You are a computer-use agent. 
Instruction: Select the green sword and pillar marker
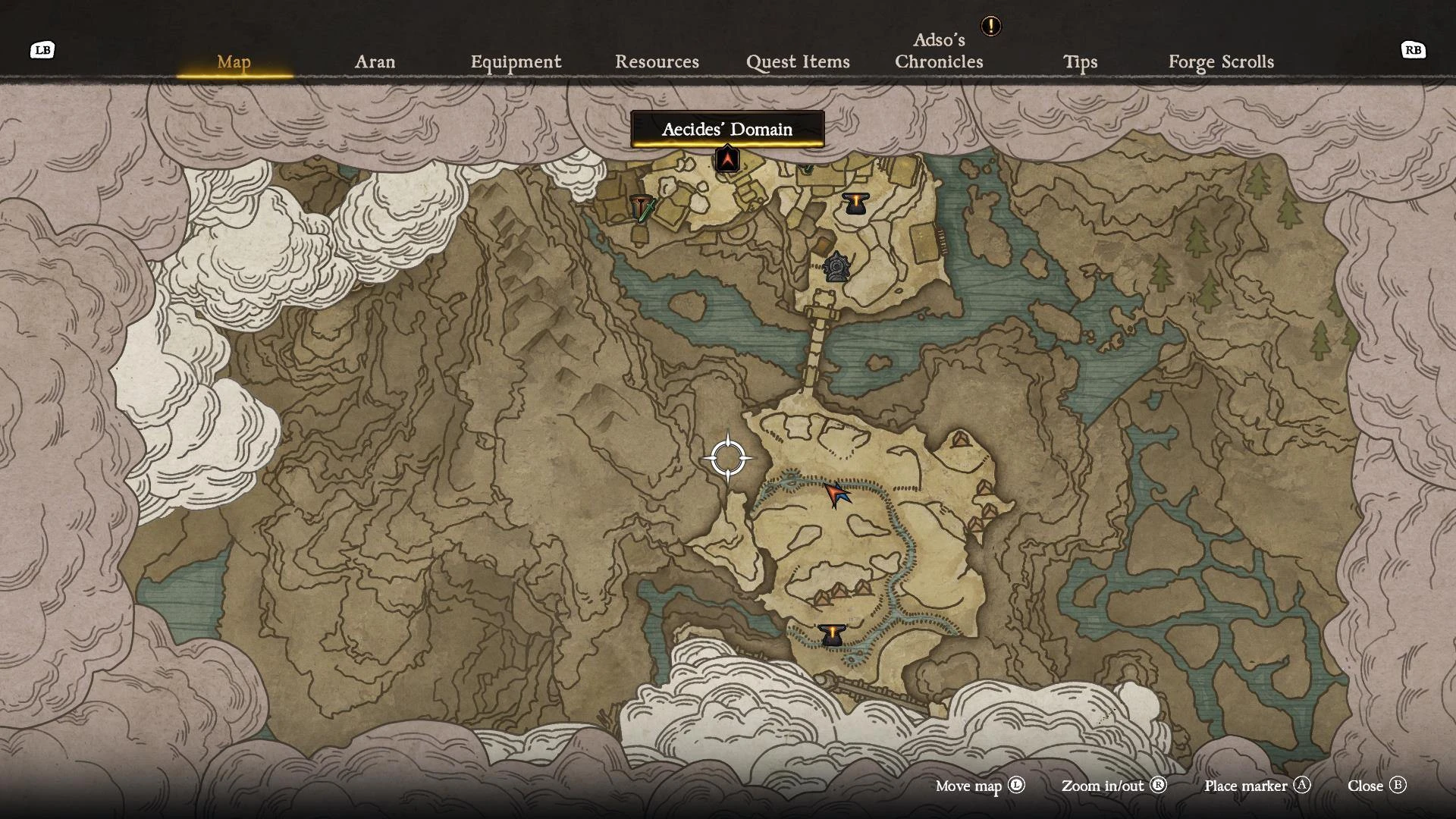click(642, 207)
